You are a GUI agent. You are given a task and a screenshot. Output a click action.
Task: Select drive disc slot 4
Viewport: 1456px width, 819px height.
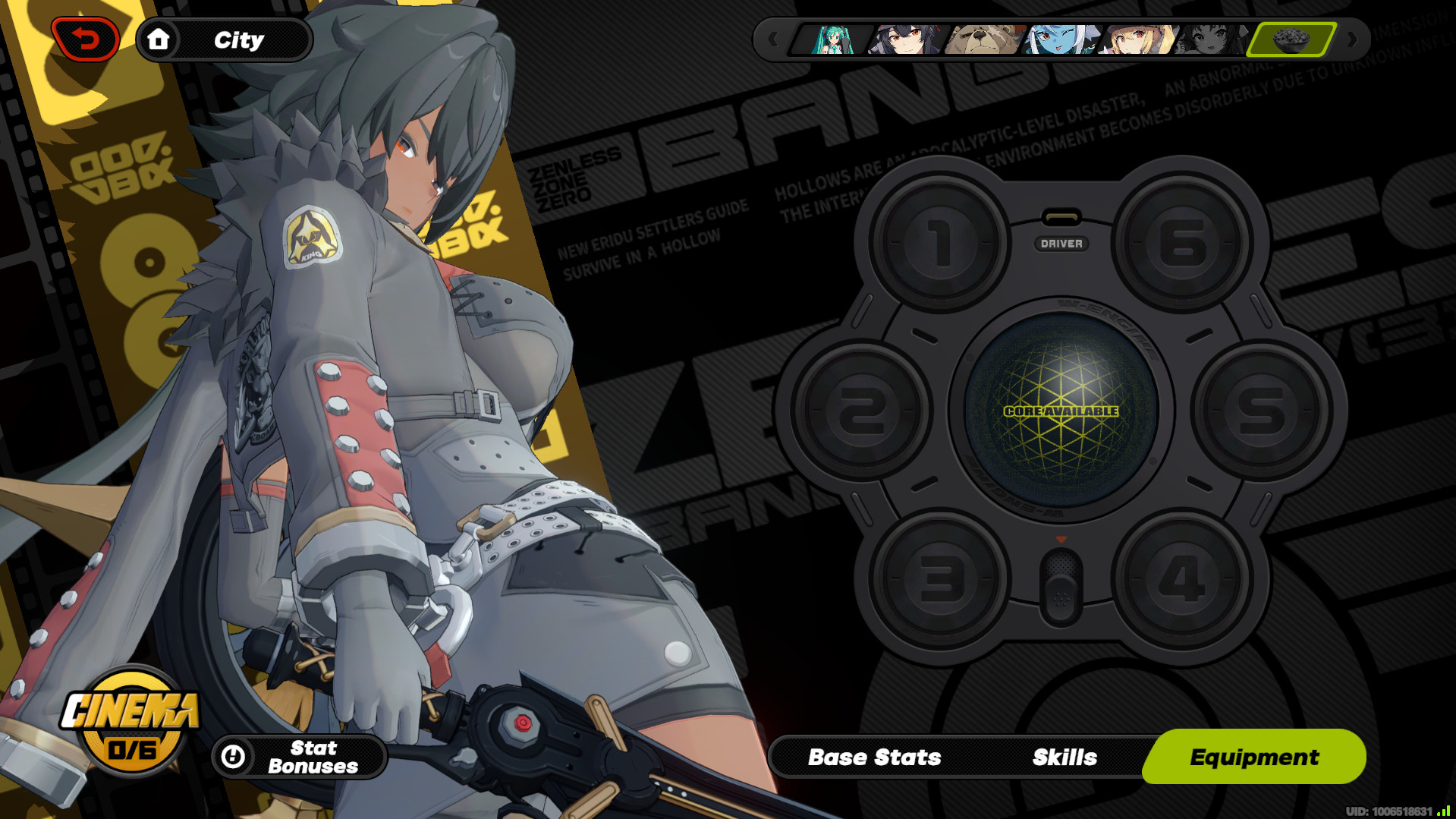pyautogui.click(x=1185, y=577)
